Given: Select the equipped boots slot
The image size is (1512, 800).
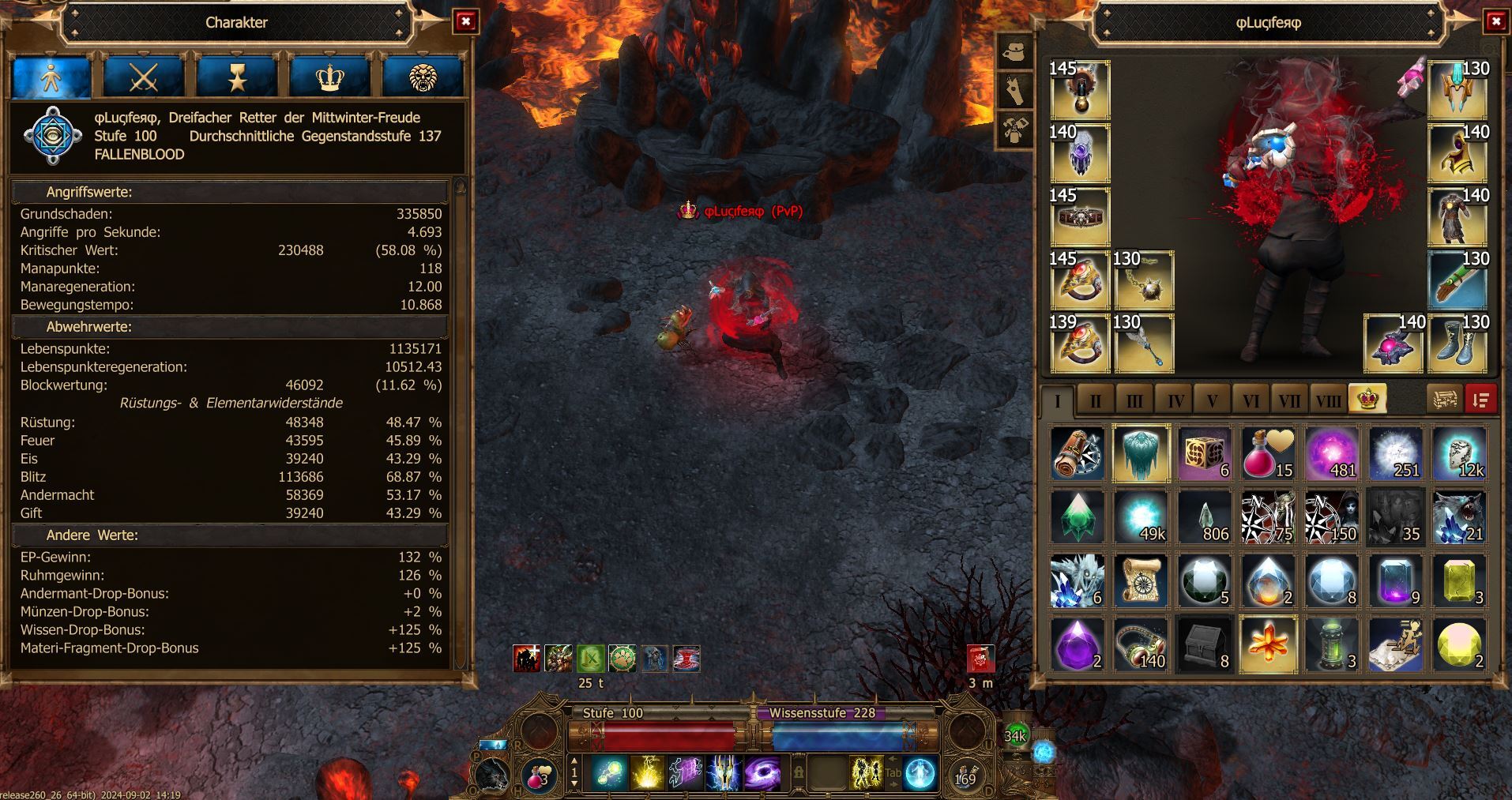Looking at the screenshot, I should (1457, 344).
